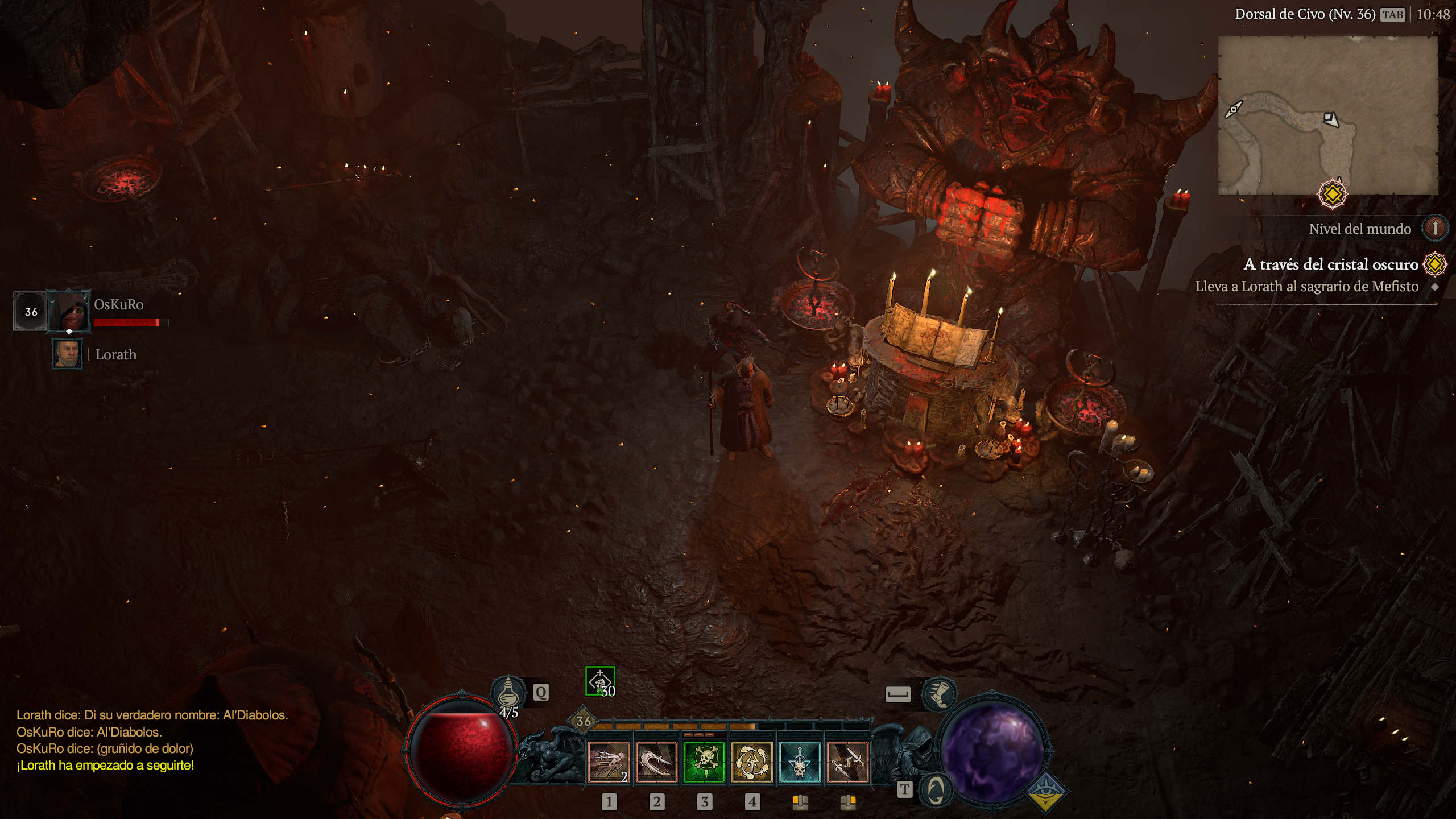Activate the teal skull and dagger skill
This screenshot has height=819, width=1456.
pos(799,762)
